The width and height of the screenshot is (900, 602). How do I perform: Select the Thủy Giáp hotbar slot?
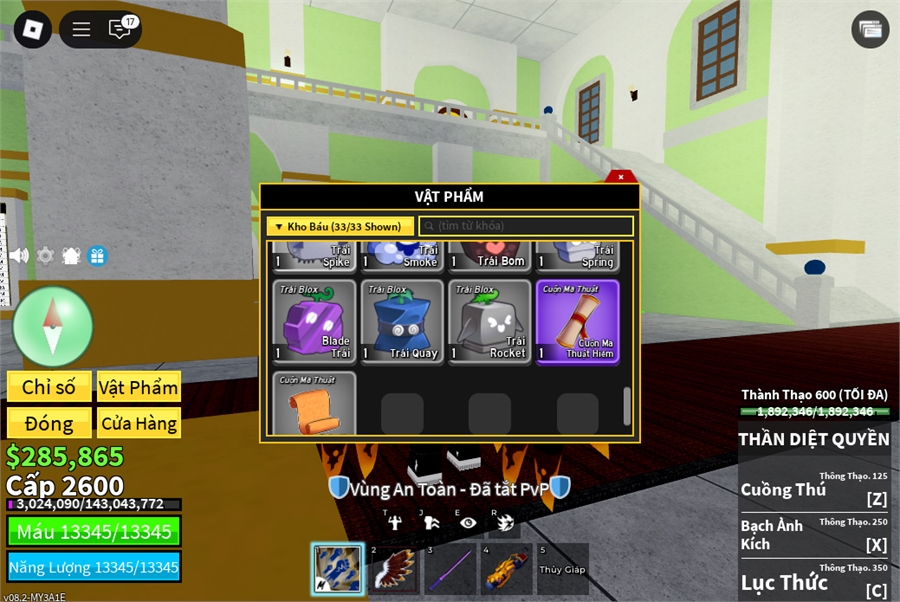563,568
